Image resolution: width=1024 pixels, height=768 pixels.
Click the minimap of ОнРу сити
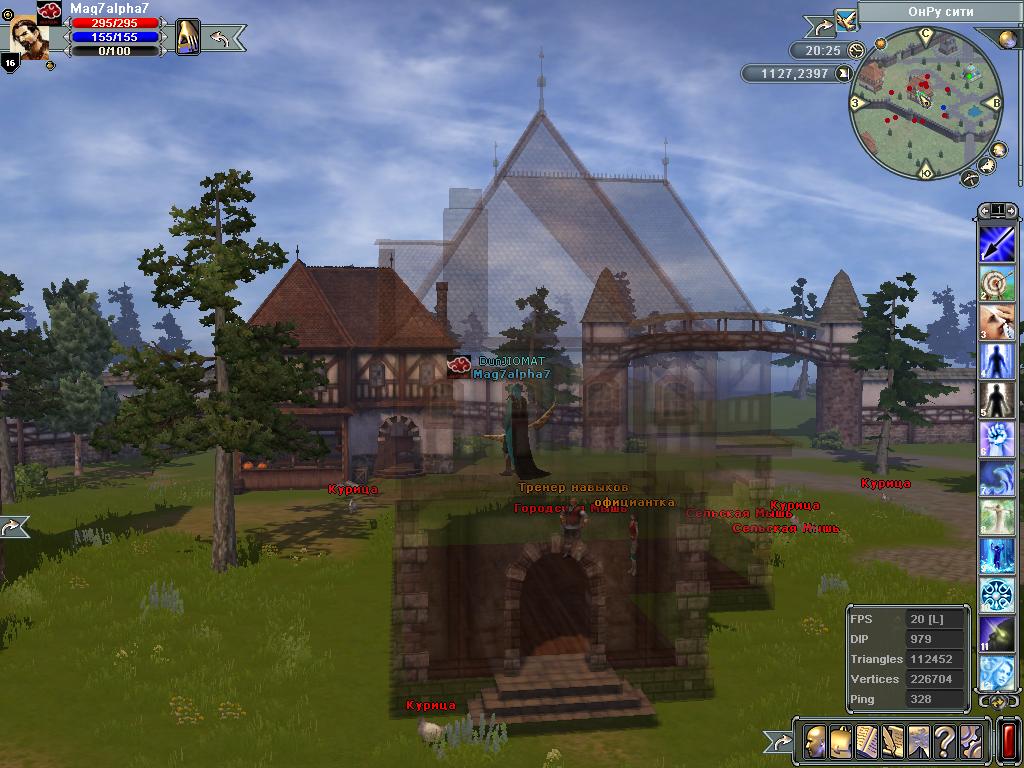click(x=925, y=104)
